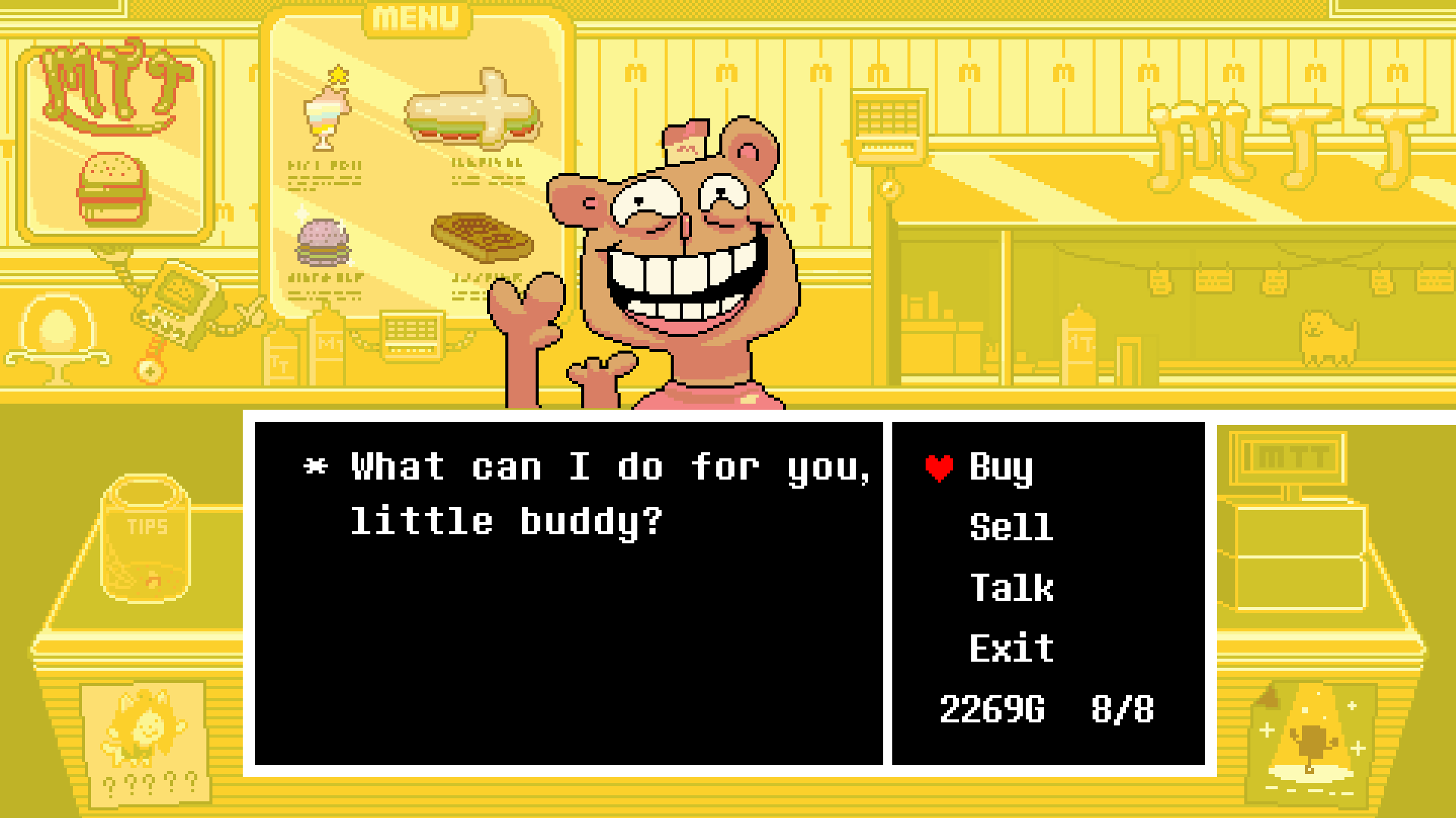Click the red heart cursor
The width and height of the screenshot is (1456, 818).
[x=937, y=468]
